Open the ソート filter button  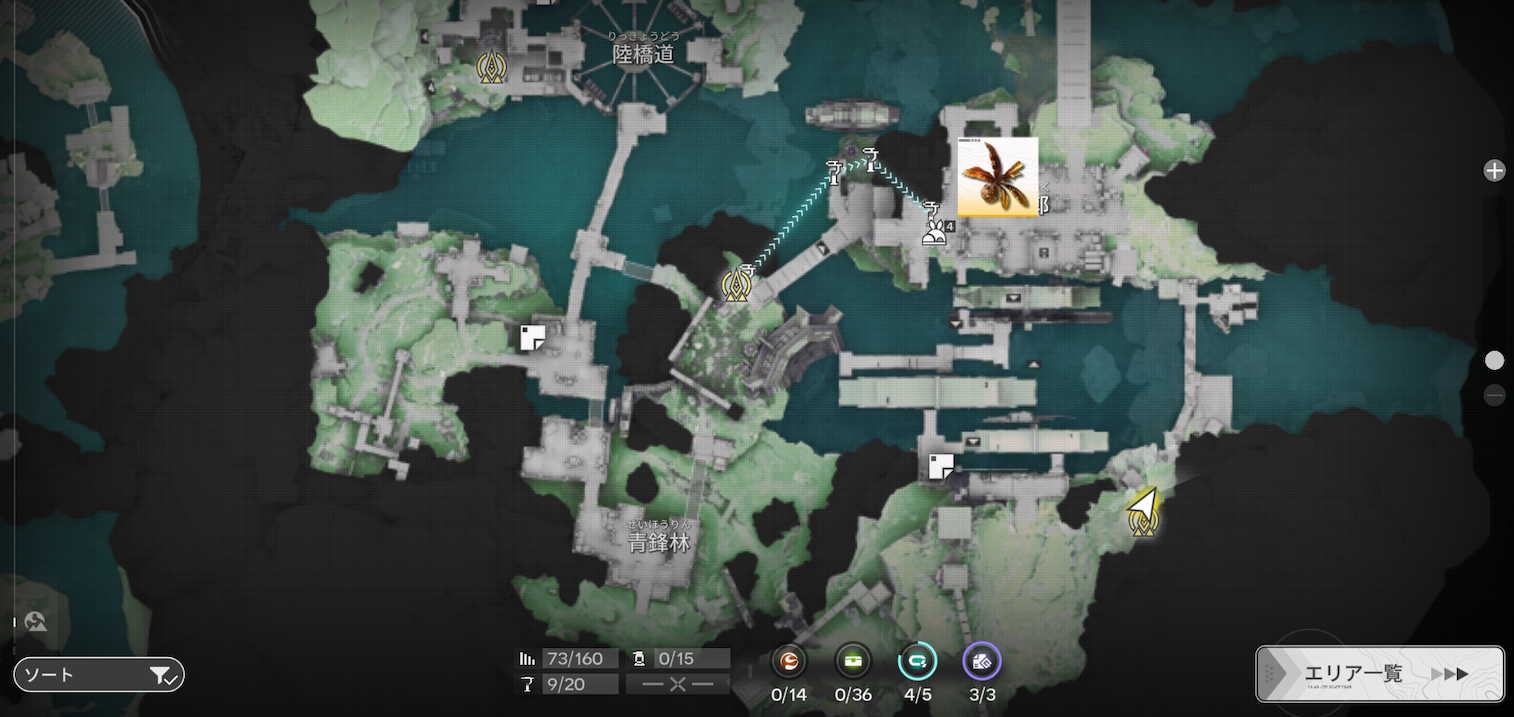coord(98,675)
